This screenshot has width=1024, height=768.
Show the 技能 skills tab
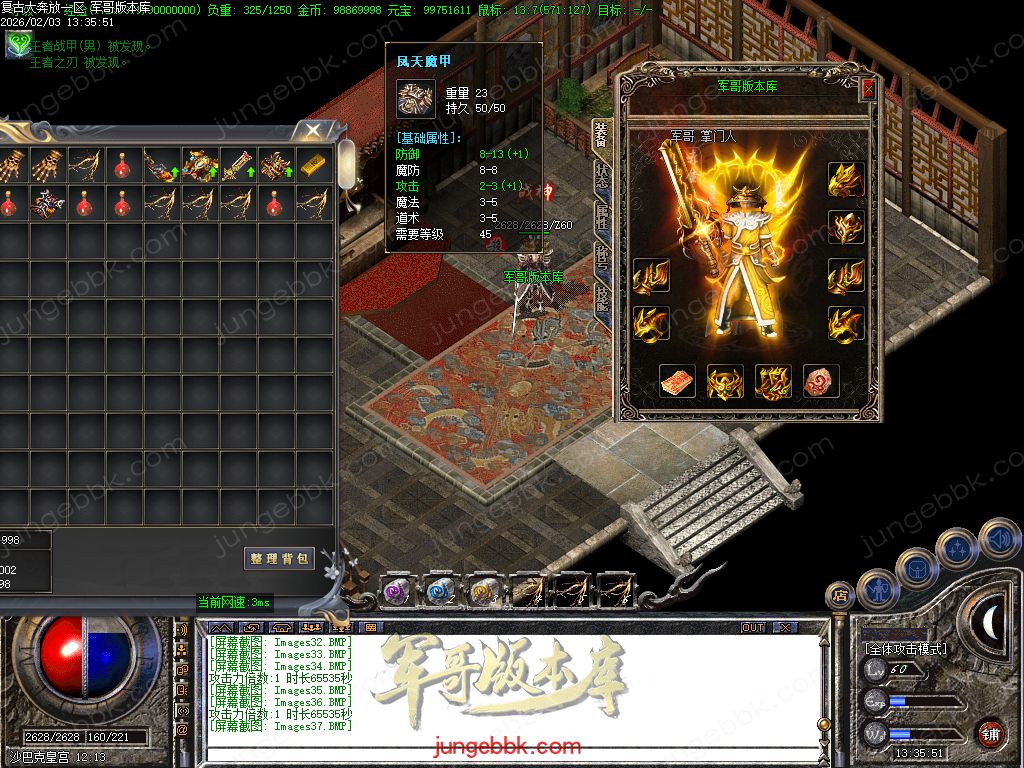[601, 300]
